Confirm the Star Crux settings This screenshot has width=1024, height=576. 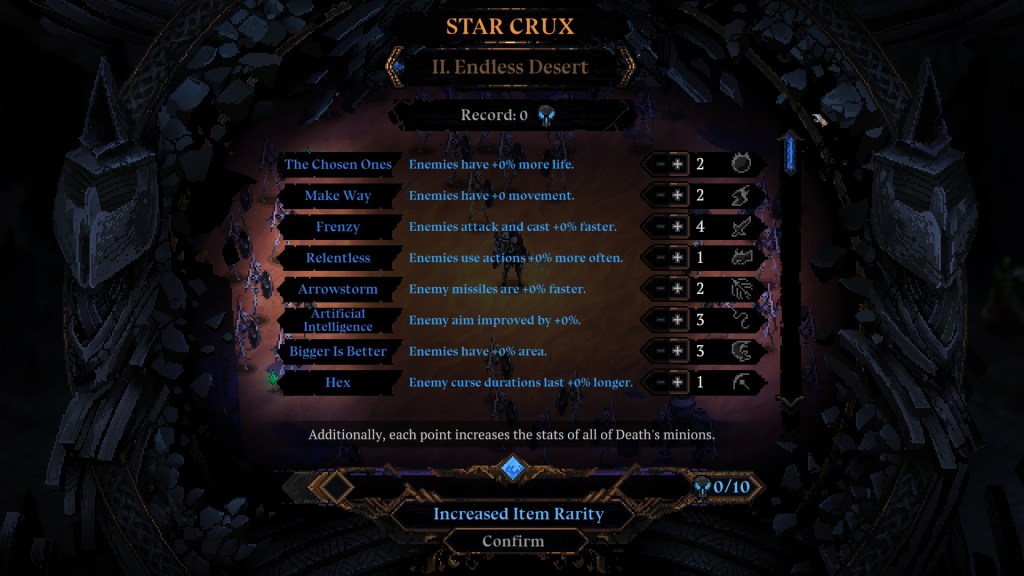coord(513,541)
